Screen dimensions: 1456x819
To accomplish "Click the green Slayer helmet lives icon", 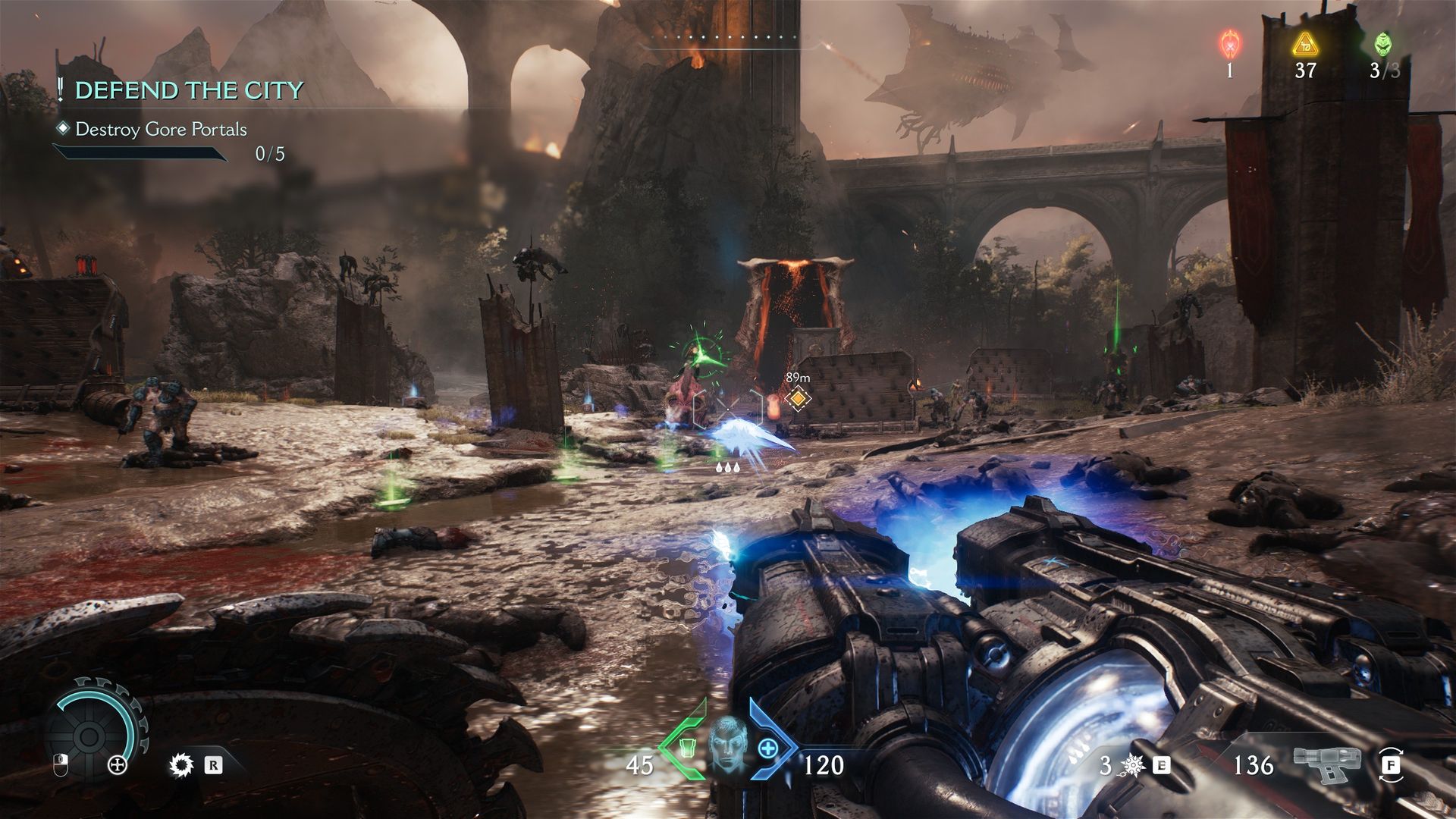I will (1383, 45).
